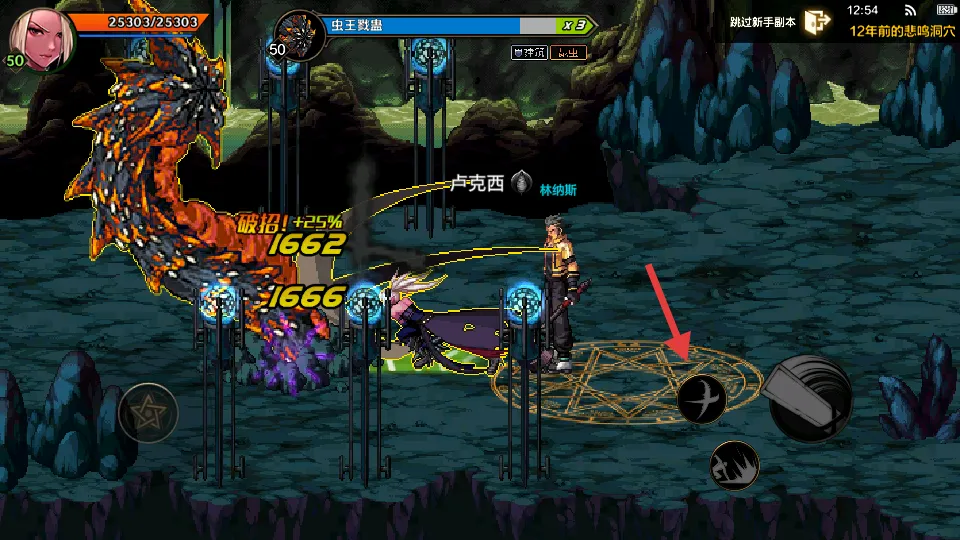
Task: Activate the ground spike wave skill
Action: coord(734,465)
